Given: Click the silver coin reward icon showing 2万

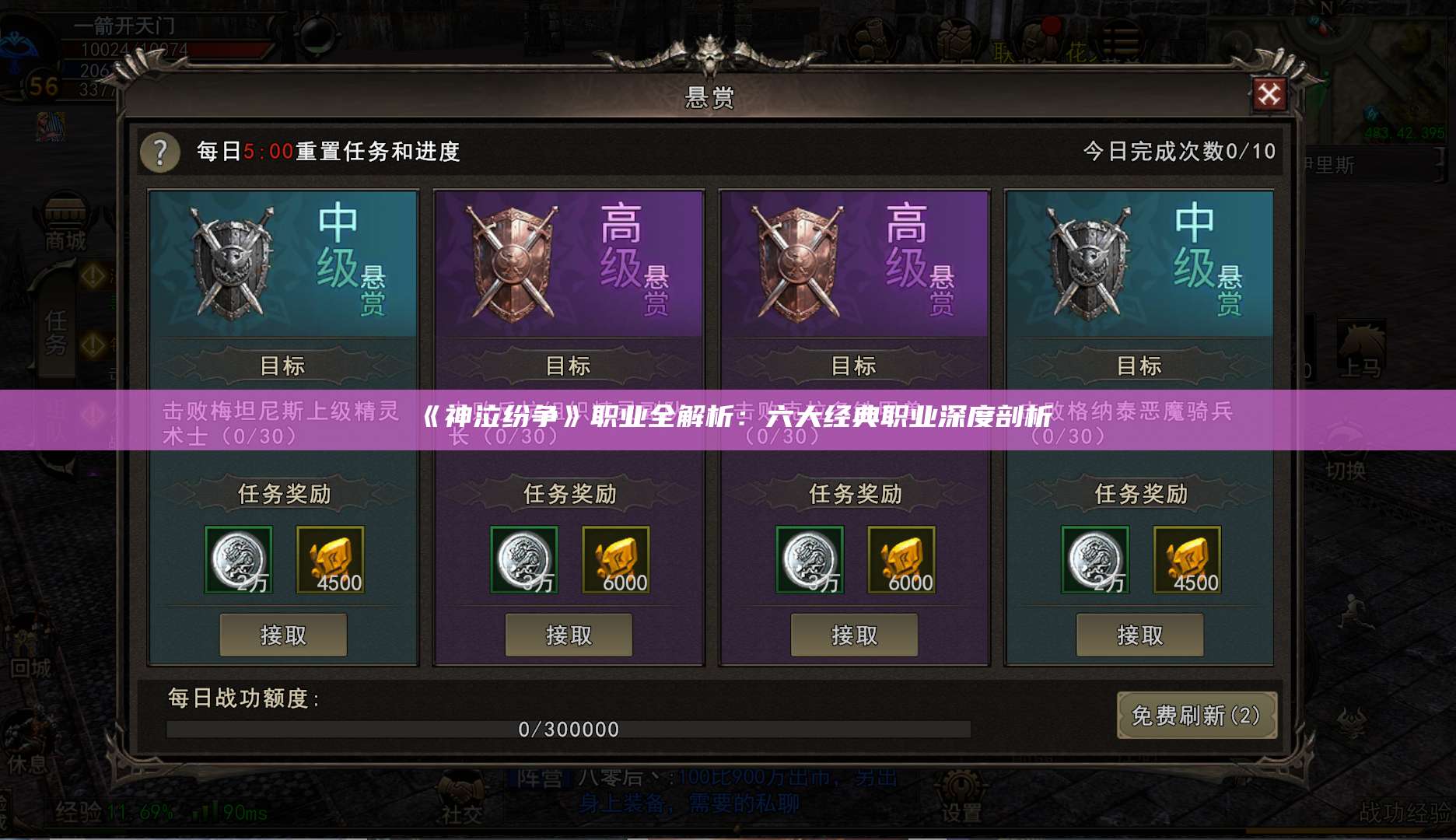Looking at the screenshot, I should click(x=239, y=560).
